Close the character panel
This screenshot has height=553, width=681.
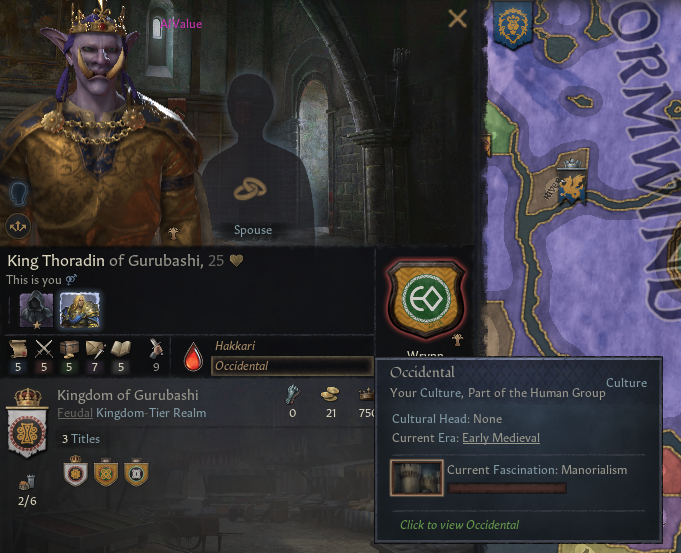pyautogui.click(x=458, y=18)
